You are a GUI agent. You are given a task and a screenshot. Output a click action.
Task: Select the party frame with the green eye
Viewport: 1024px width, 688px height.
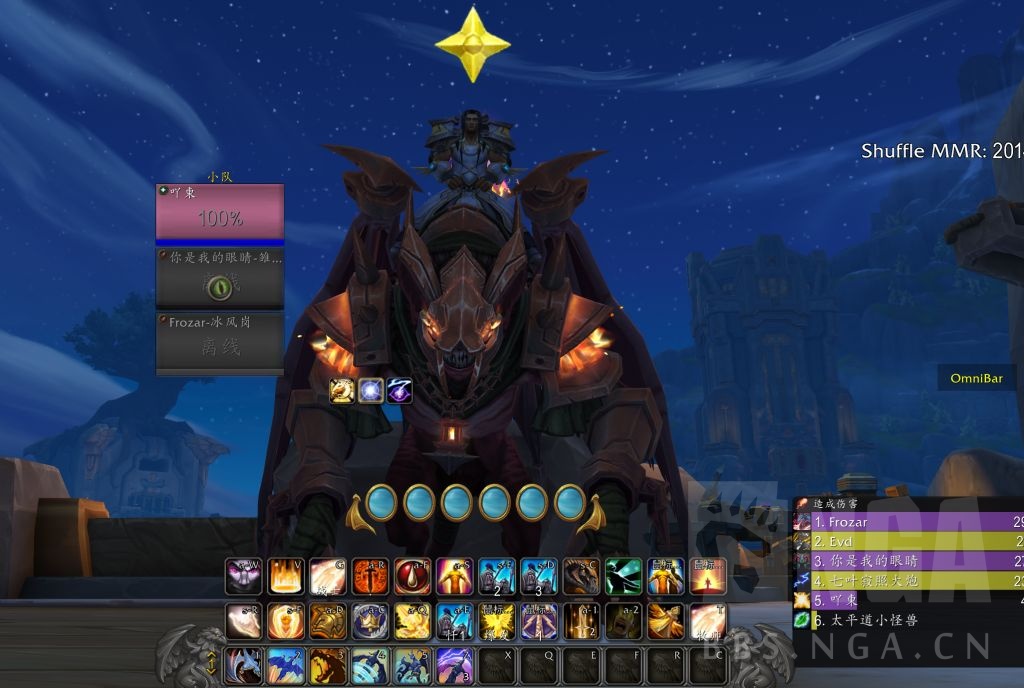pyautogui.click(x=220, y=280)
